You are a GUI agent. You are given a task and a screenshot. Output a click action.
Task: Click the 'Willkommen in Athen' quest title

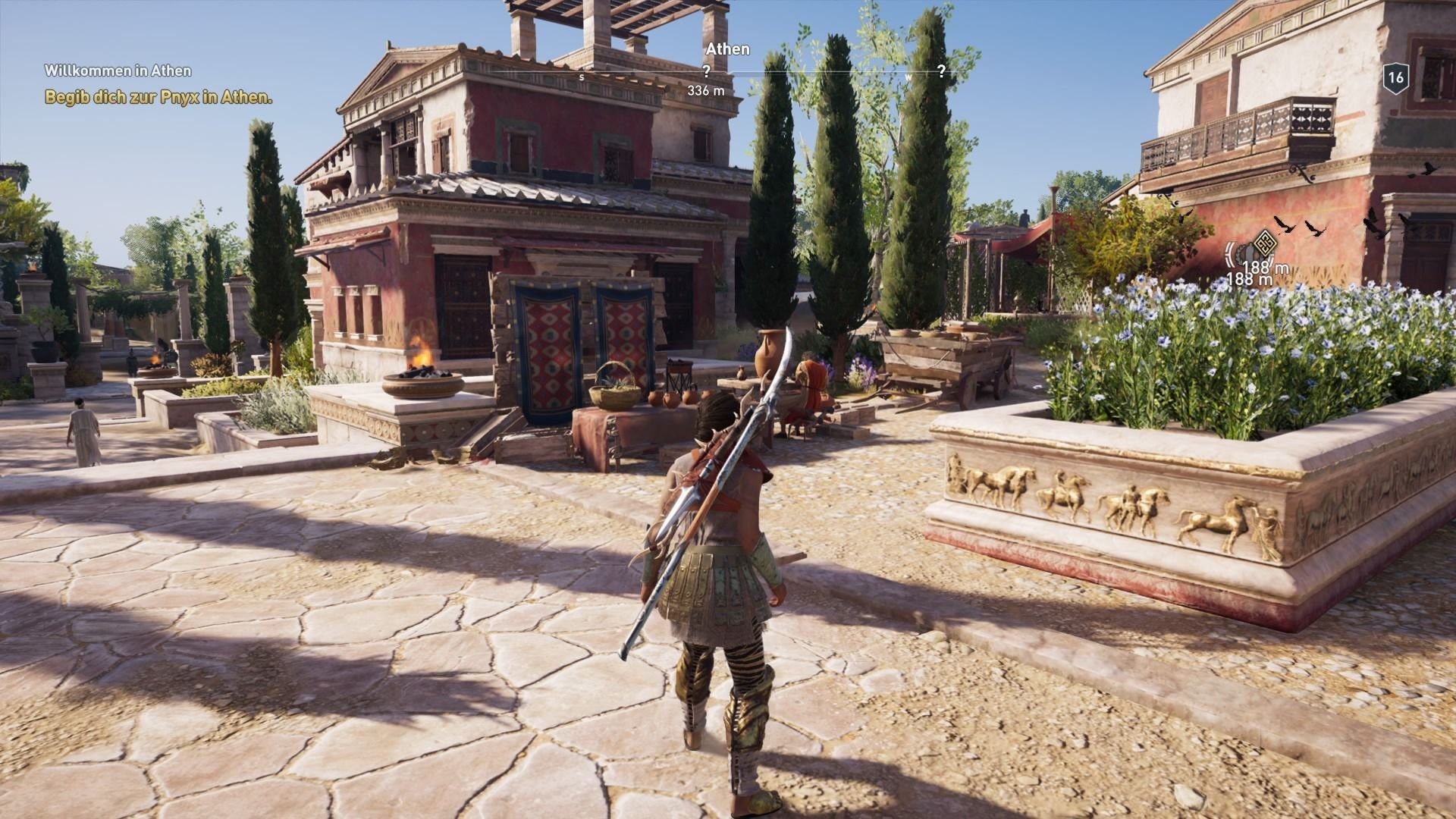point(118,70)
